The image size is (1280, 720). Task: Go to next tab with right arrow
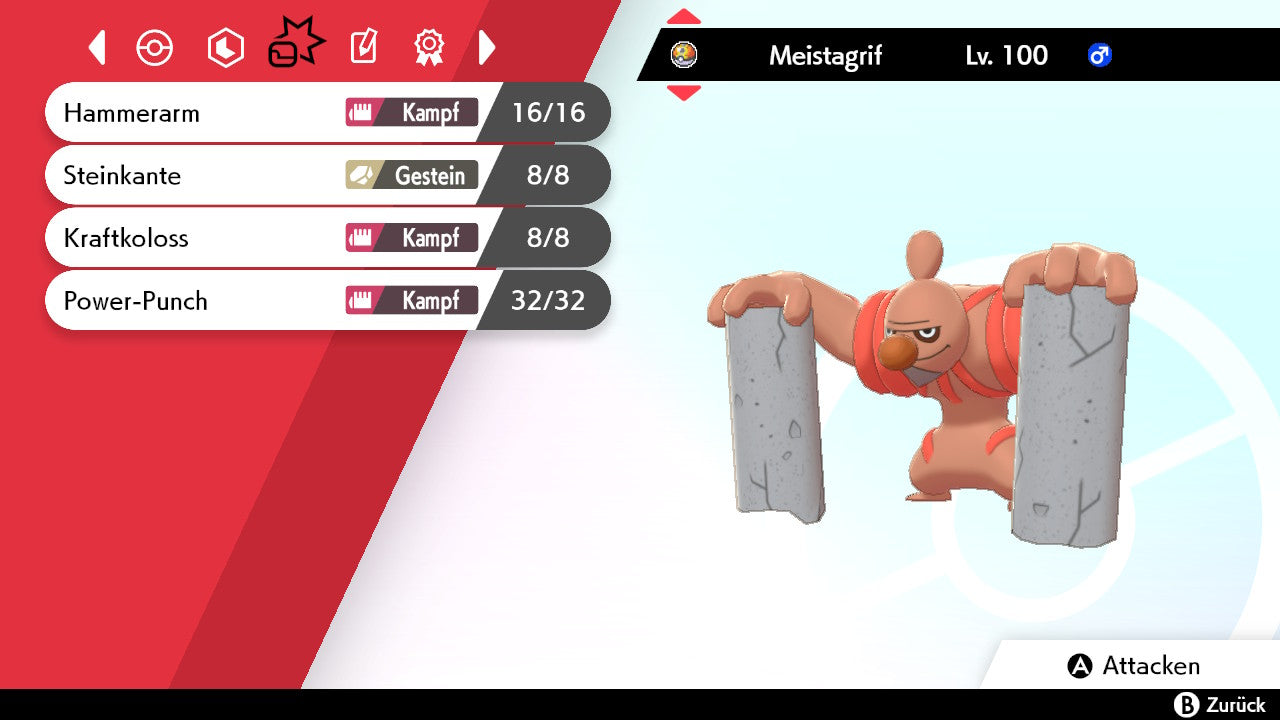pyautogui.click(x=487, y=47)
